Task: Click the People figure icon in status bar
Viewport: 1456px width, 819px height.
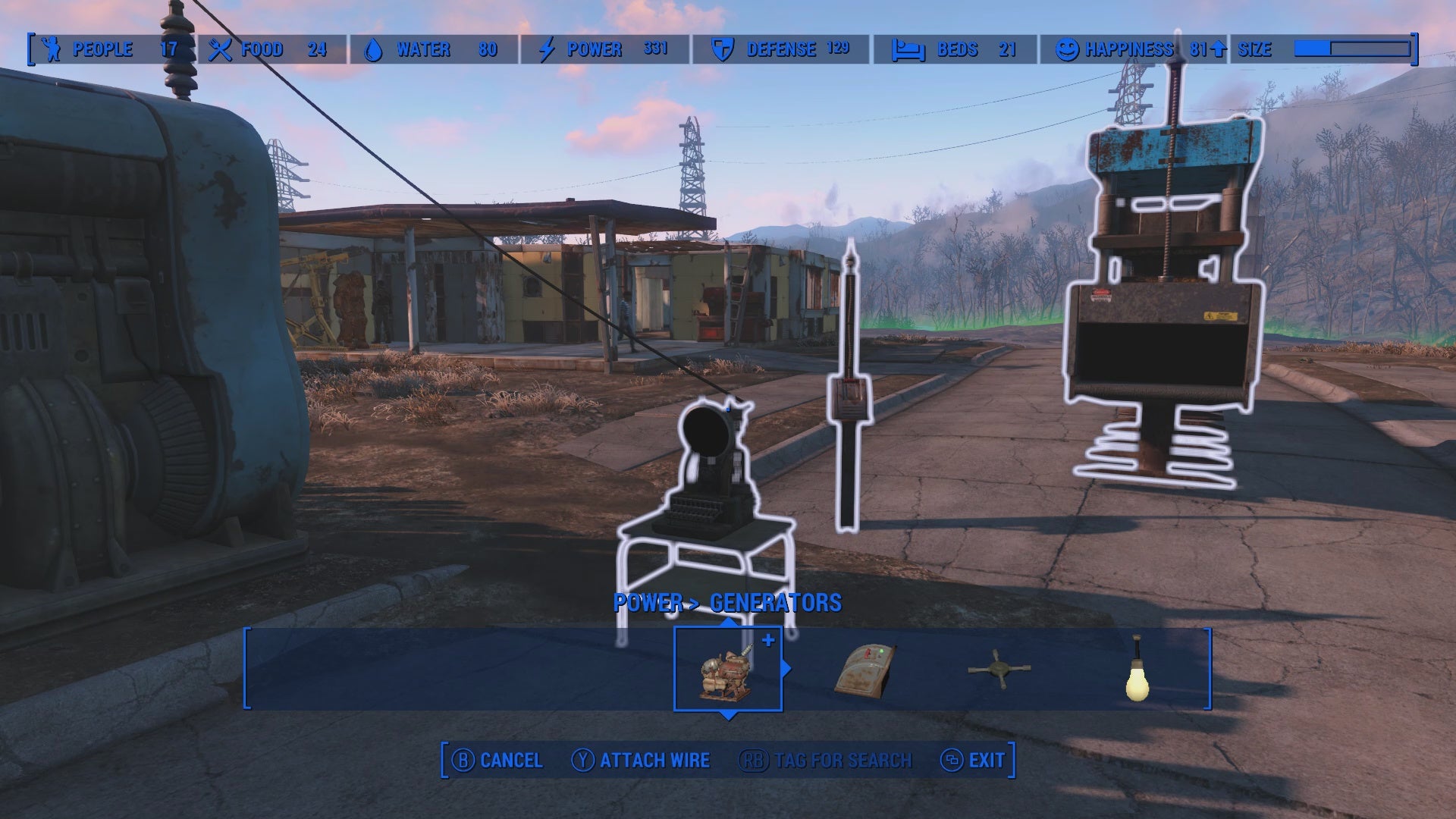Action: (50, 49)
